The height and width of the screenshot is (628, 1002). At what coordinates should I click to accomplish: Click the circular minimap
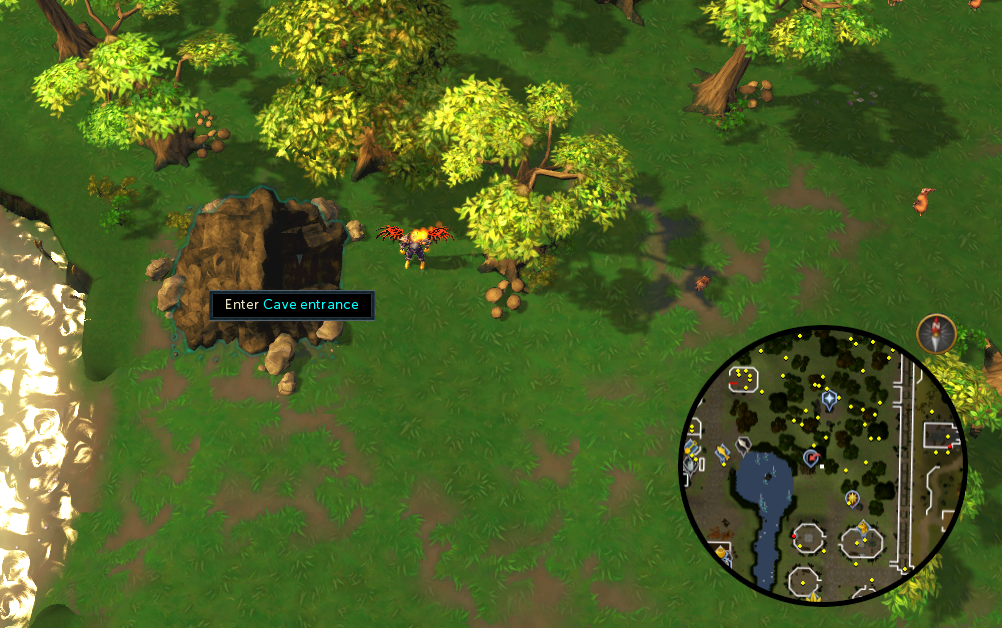823,465
